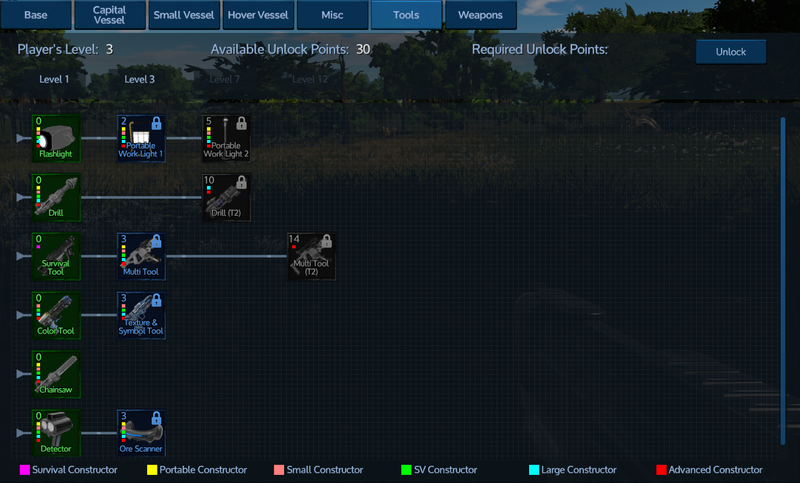Screen dimensions: 800x483
Task: Select the Multi Tool (T2) node
Action: [x=311, y=256]
